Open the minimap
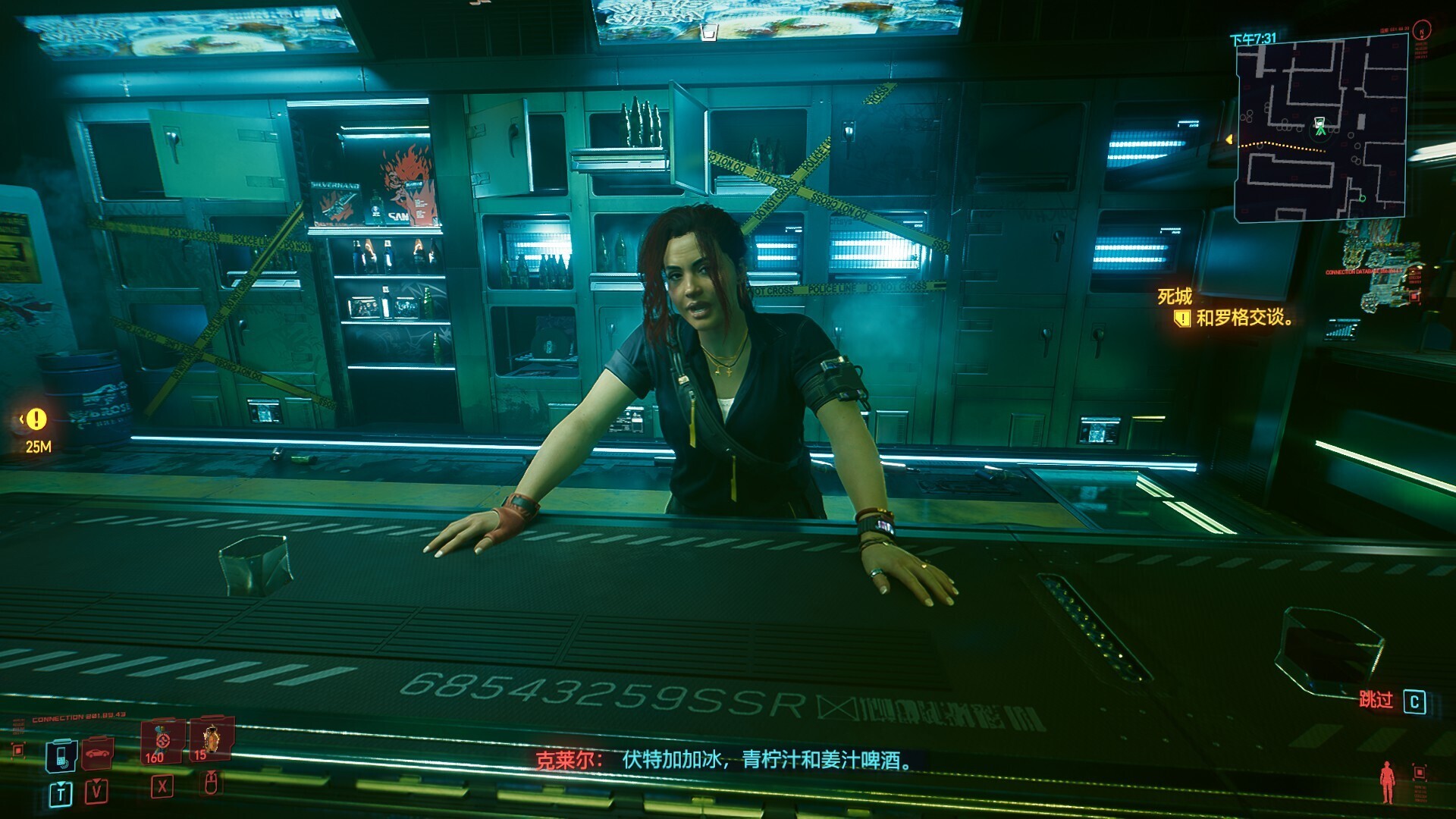This screenshot has height=819, width=1456. coord(1320,129)
